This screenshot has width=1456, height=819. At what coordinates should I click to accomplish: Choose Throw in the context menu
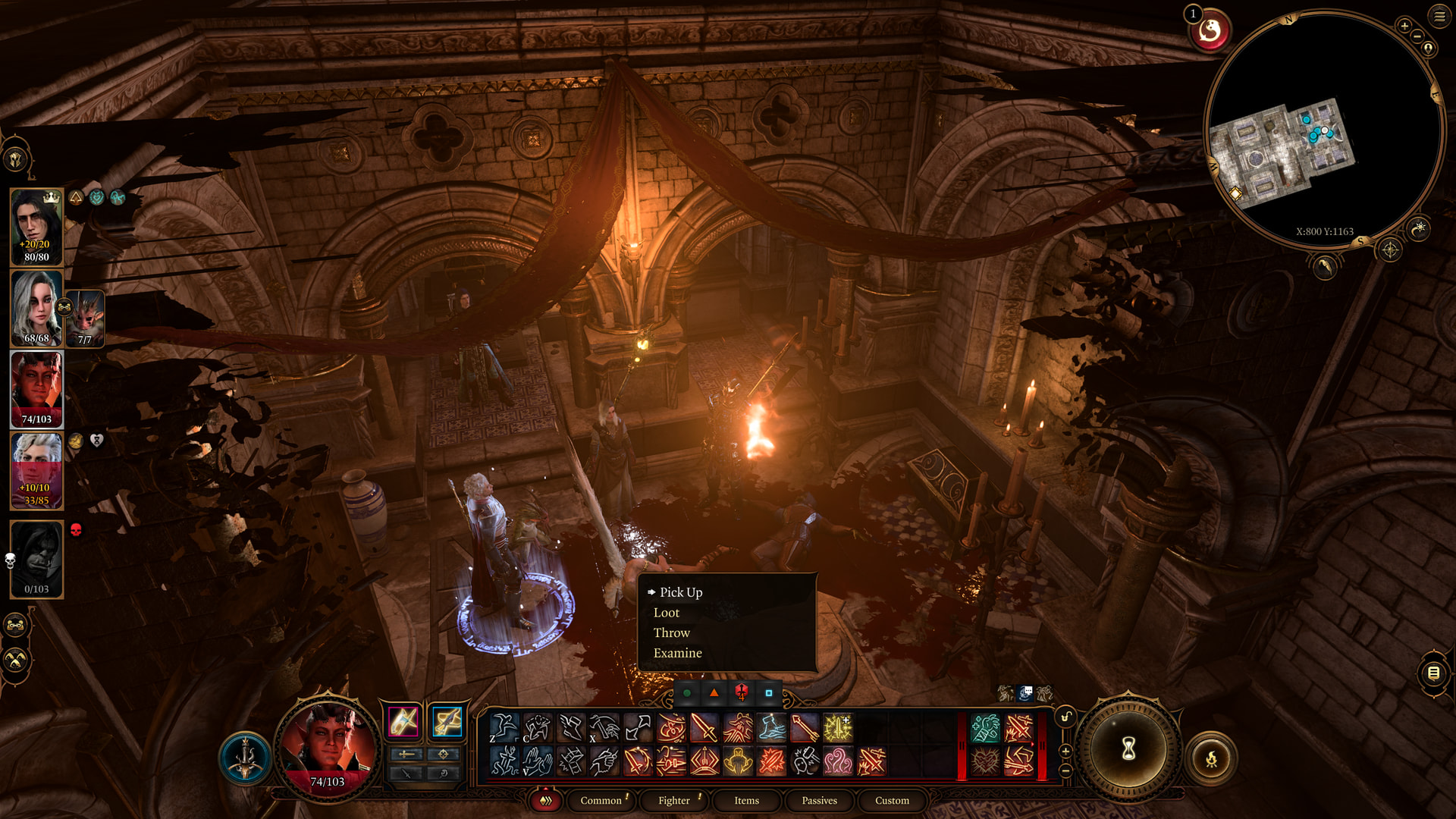(x=671, y=632)
